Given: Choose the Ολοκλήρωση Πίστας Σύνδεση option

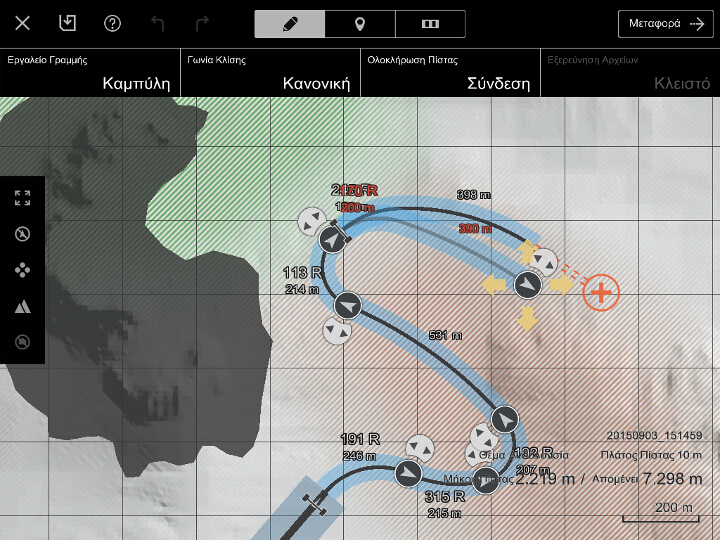Looking at the screenshot, I should click(450, 72).
